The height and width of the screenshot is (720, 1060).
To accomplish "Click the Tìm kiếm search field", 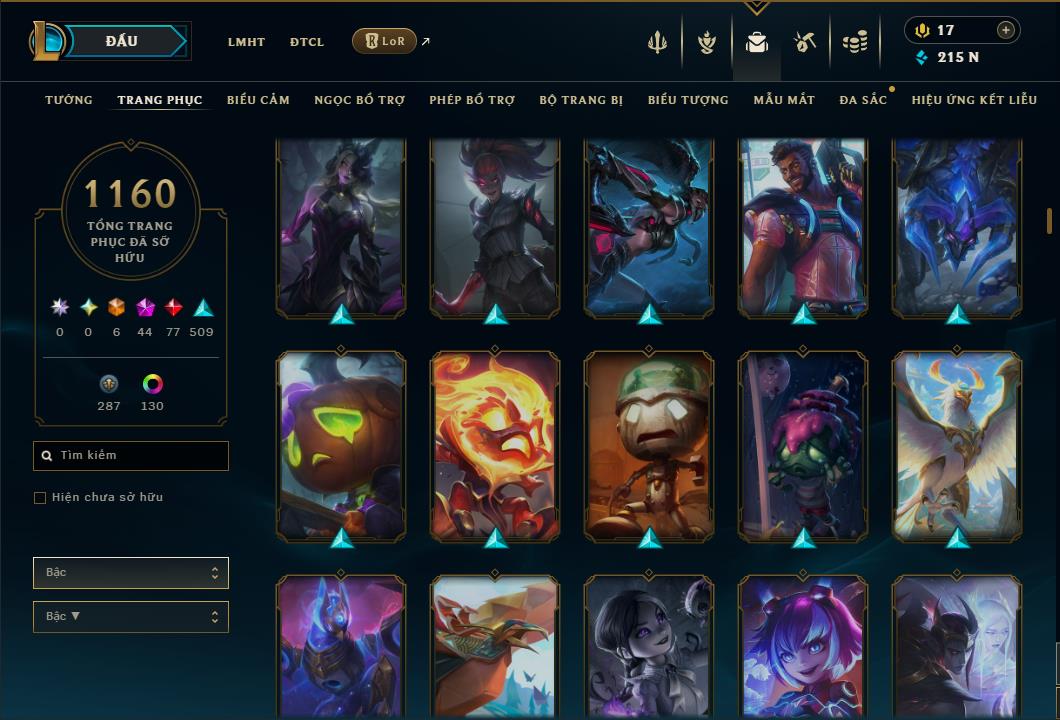I will tap(131, 456).
